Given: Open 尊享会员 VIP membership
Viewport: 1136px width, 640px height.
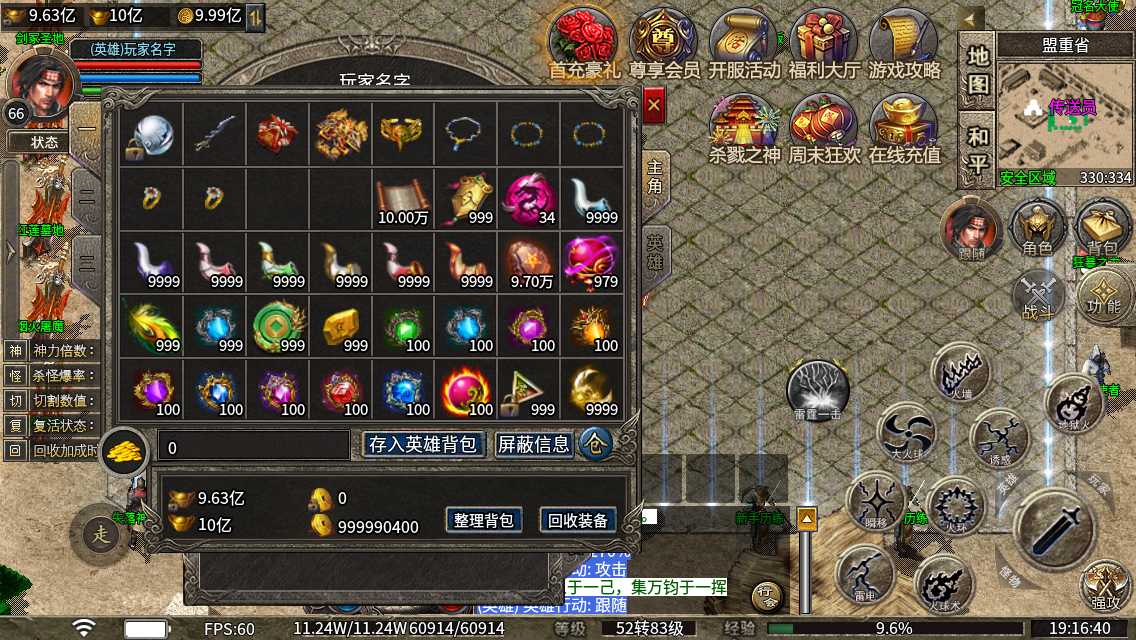Looking at the screenshot, I should 664,40.
